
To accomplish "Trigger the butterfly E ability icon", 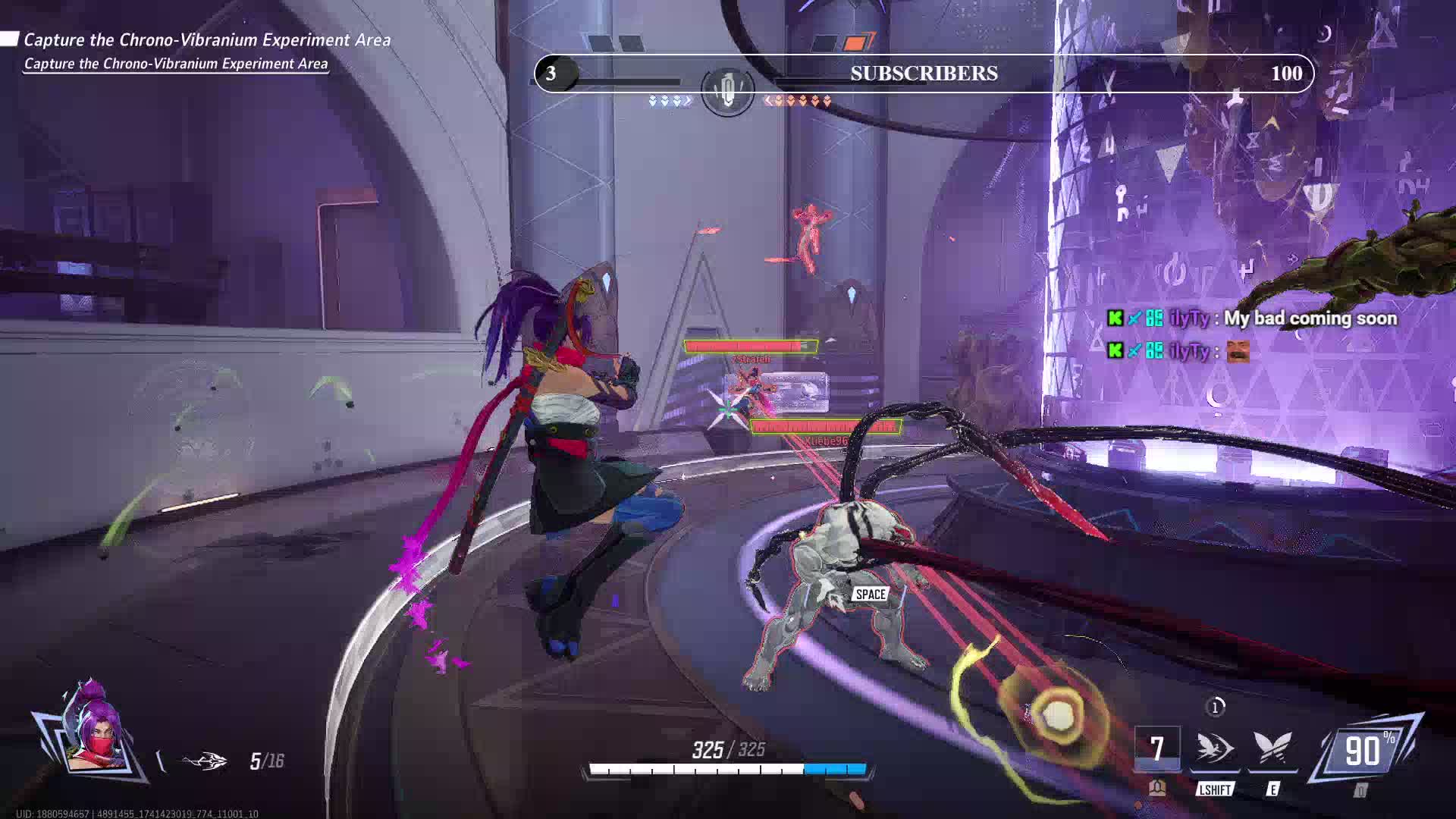I will click(x=1272, y=748).
